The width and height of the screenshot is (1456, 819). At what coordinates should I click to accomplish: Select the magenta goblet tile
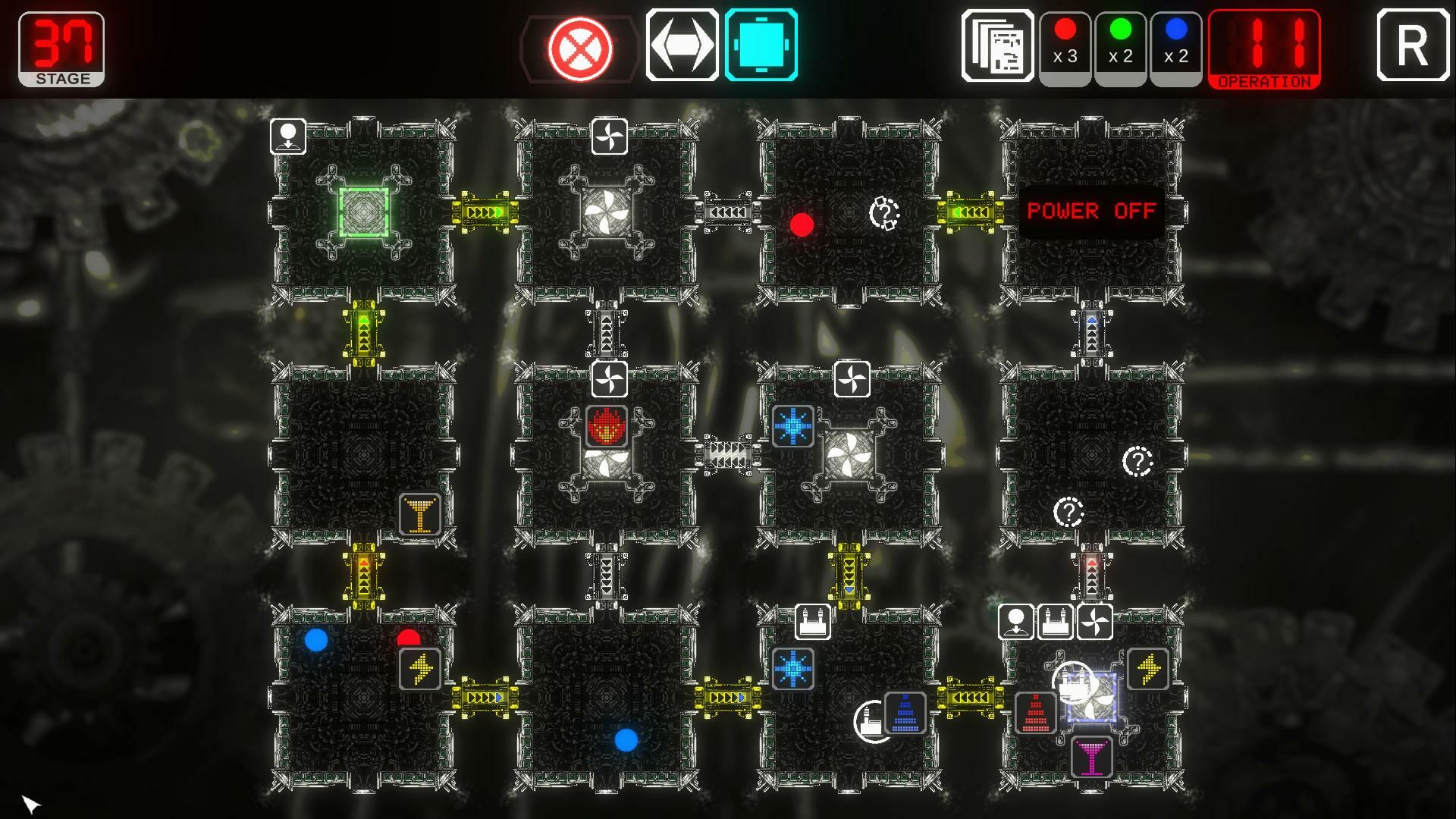(x=1091, y=757)
